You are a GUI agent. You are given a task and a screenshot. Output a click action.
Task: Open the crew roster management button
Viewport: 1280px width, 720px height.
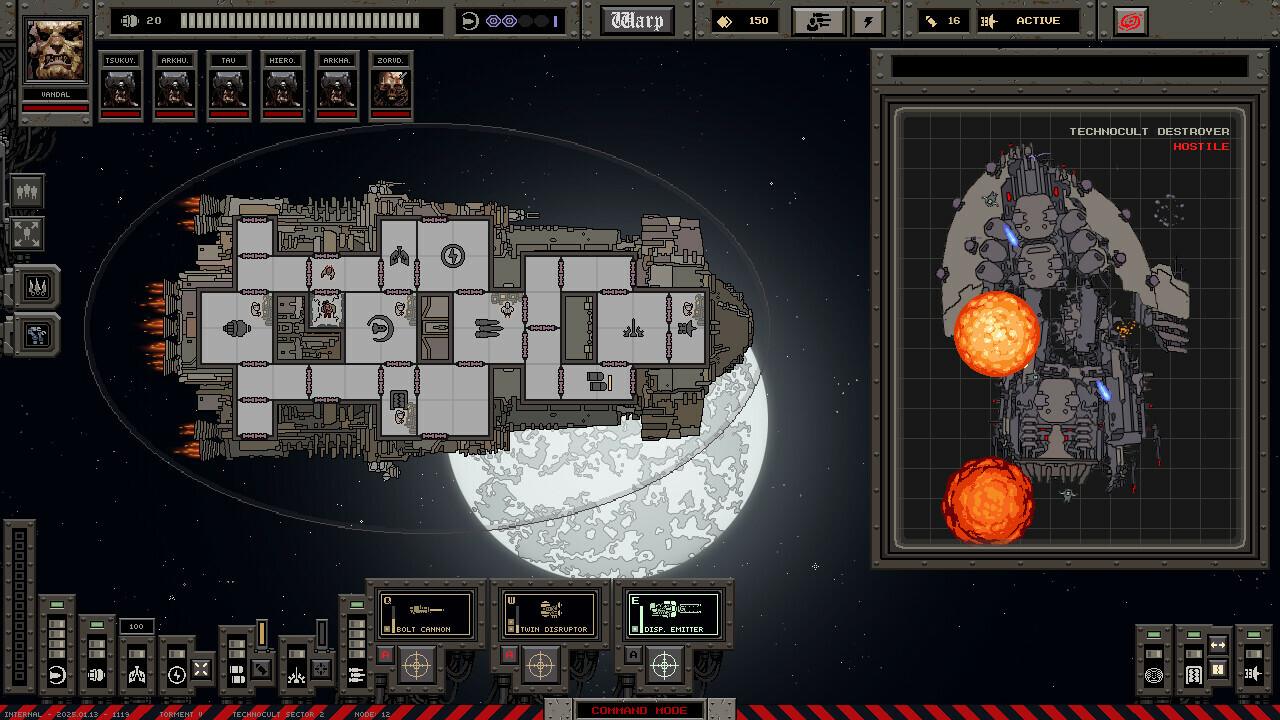(x=818, y=21)
